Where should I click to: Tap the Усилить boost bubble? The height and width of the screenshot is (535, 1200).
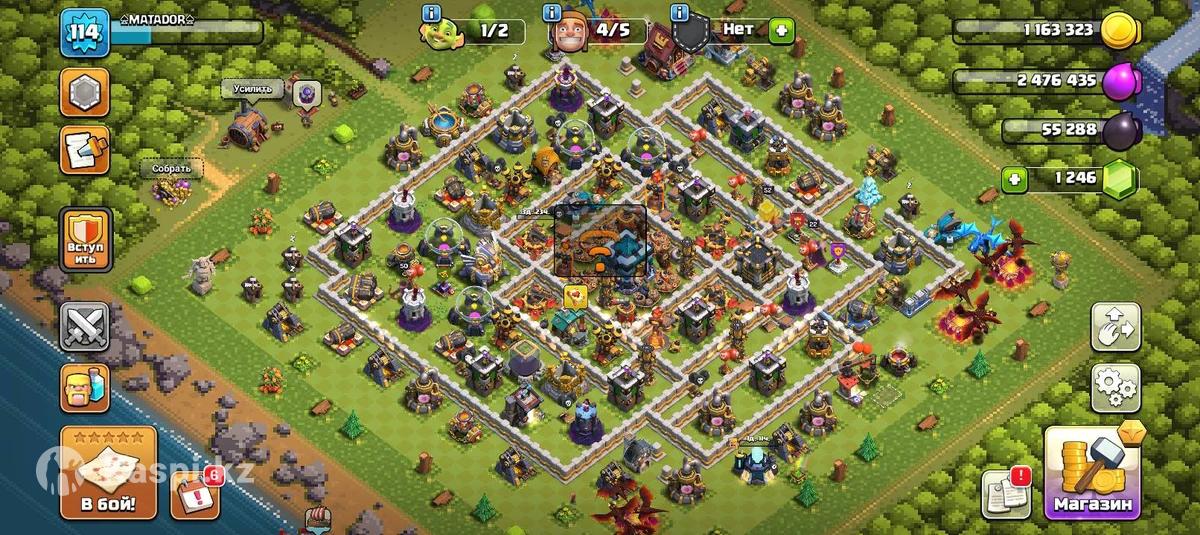pyautogui.click(x=252, y=89)
